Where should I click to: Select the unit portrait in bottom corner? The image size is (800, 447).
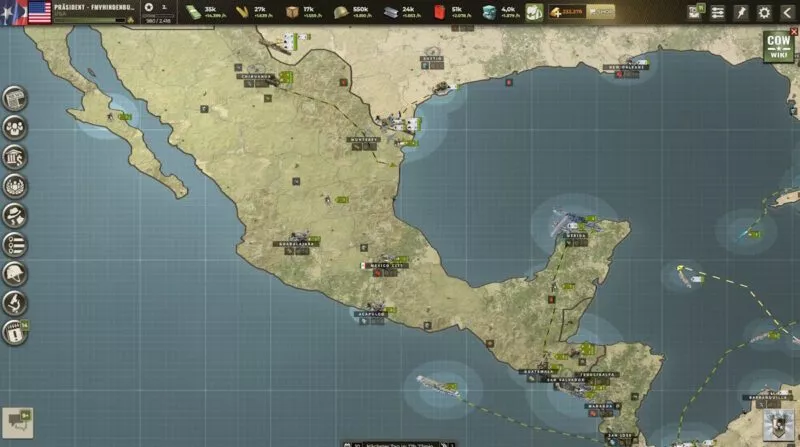(x=775, y=424)
